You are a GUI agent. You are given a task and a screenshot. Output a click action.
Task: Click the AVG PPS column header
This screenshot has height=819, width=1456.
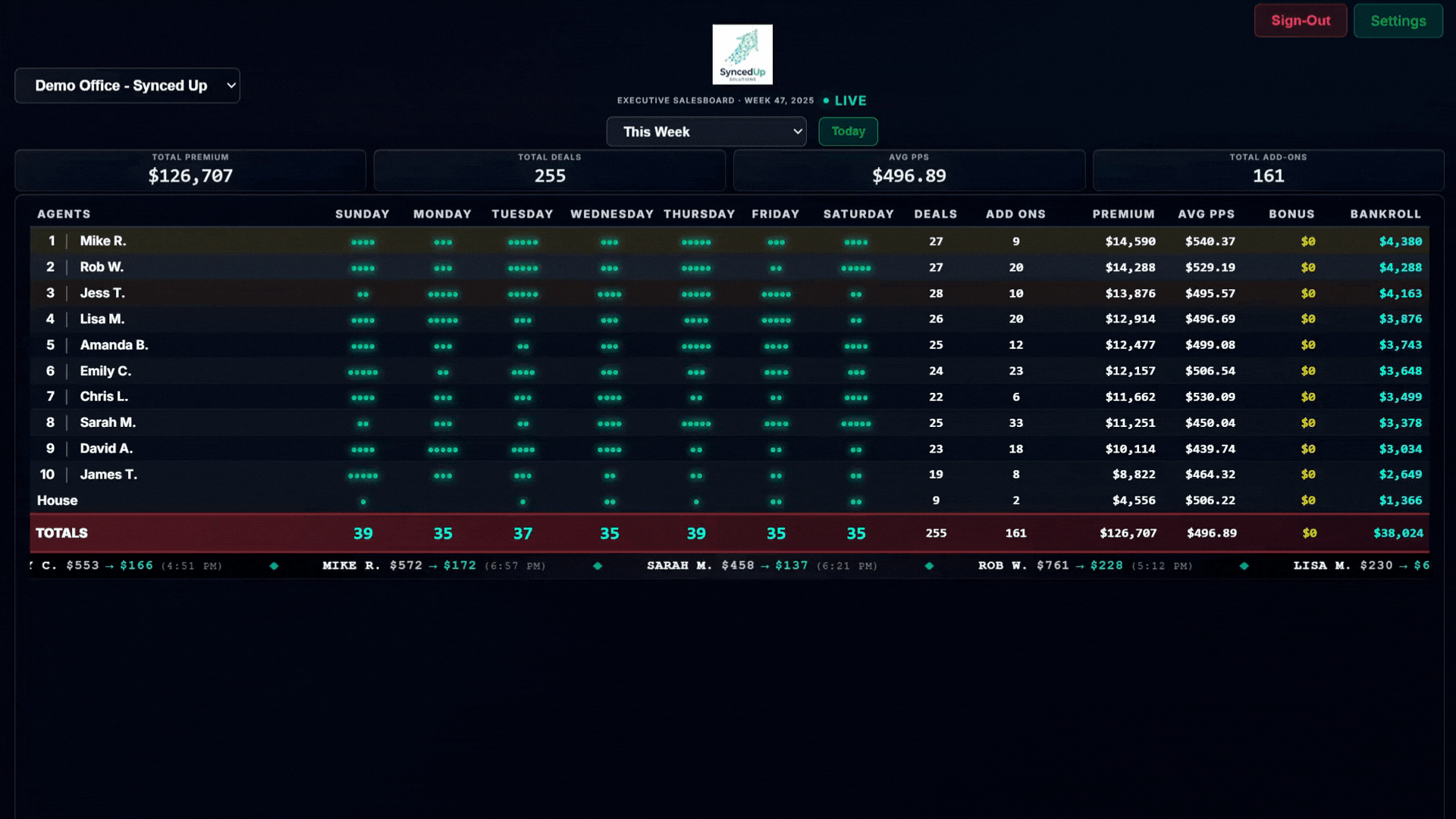[x=1206, y=214]
